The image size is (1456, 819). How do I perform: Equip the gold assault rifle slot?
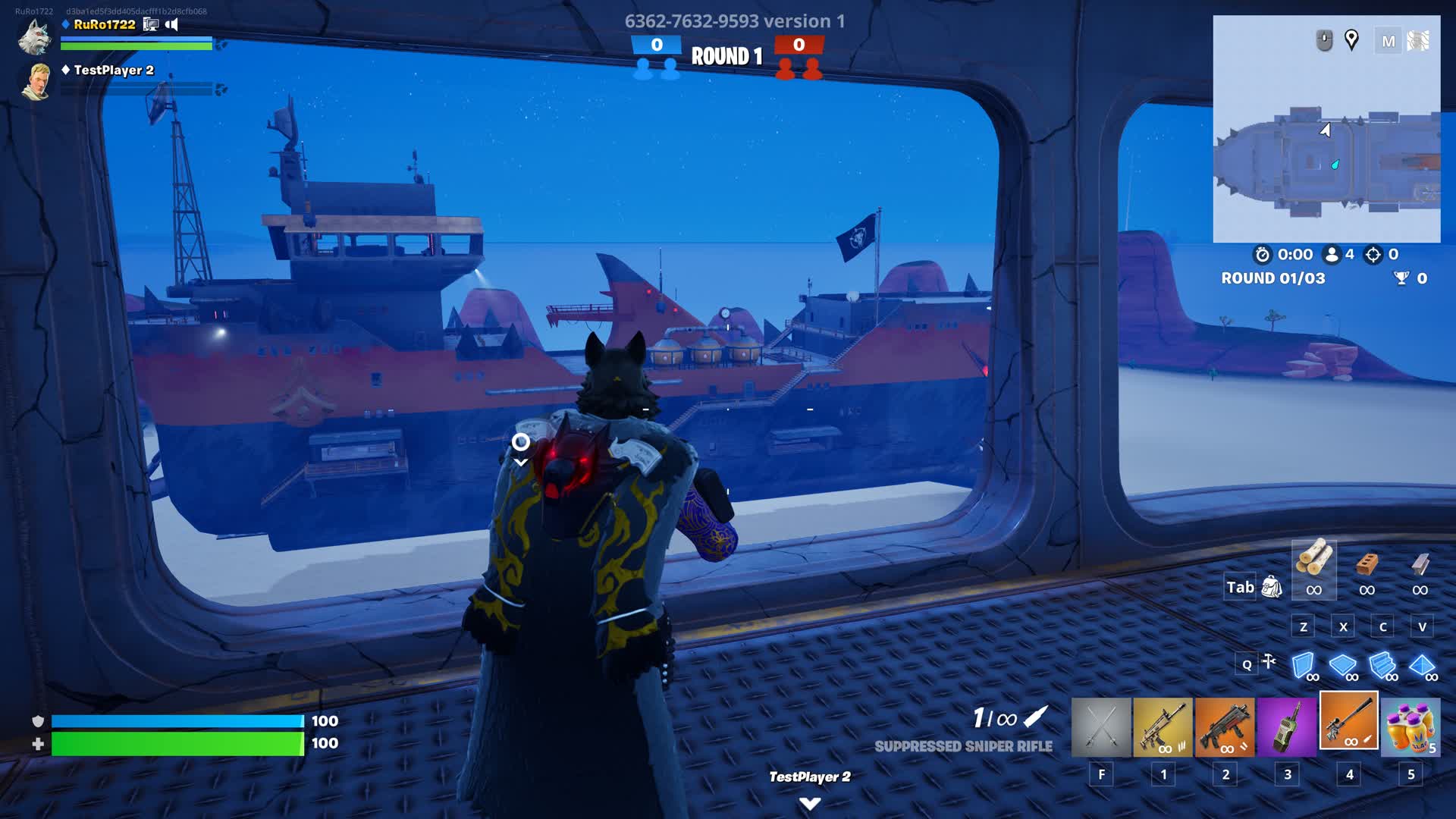click(1163, 726)
